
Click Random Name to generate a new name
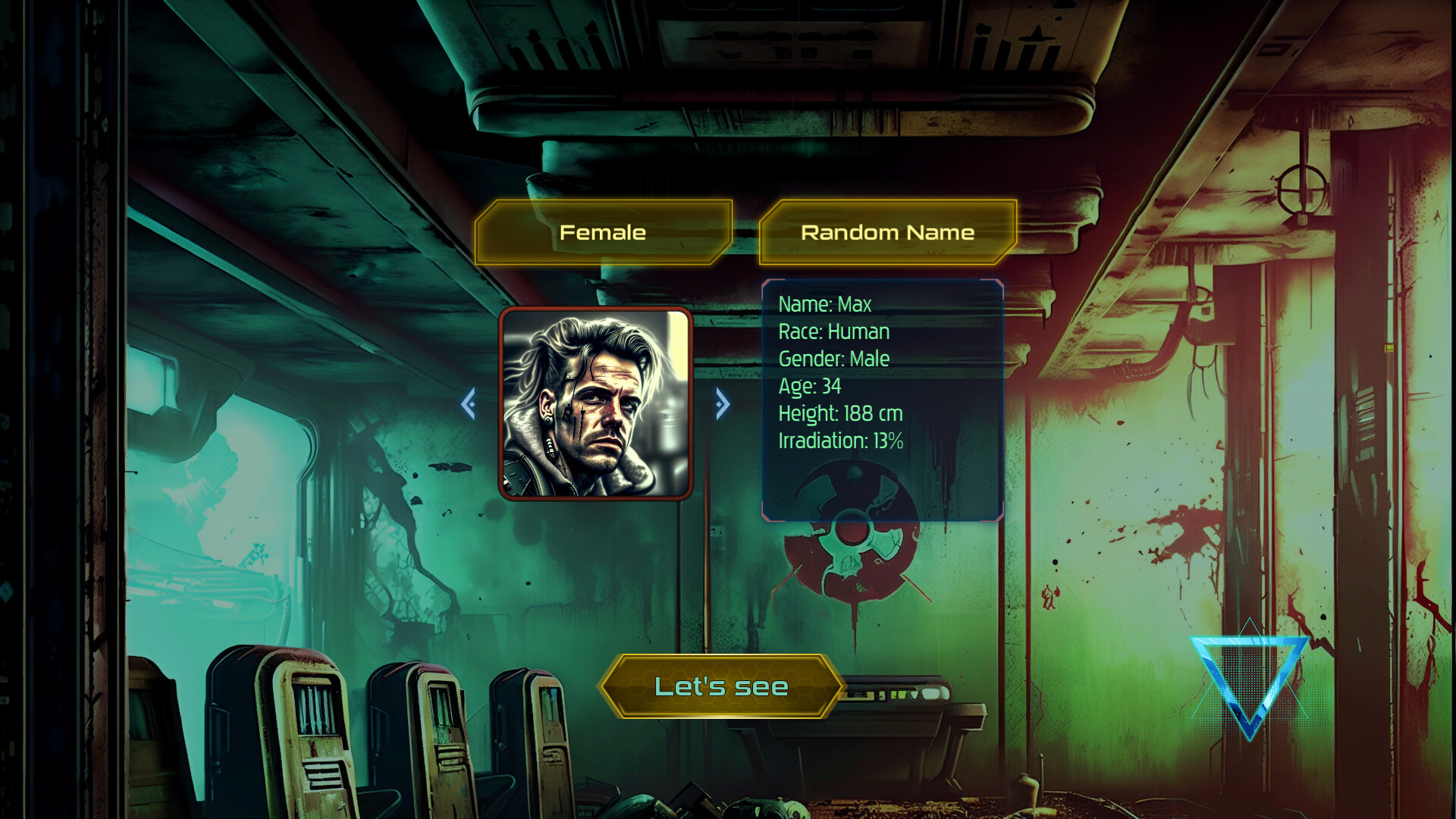pos(887,232)
